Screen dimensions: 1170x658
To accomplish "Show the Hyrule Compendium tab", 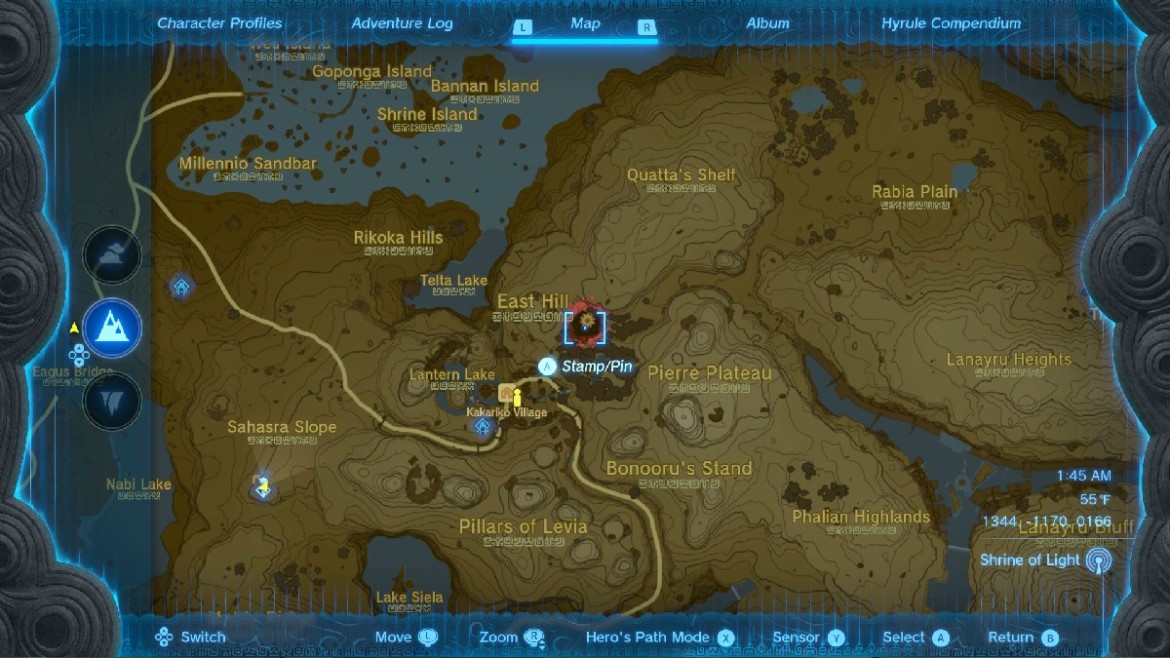I will click(951, 23).
